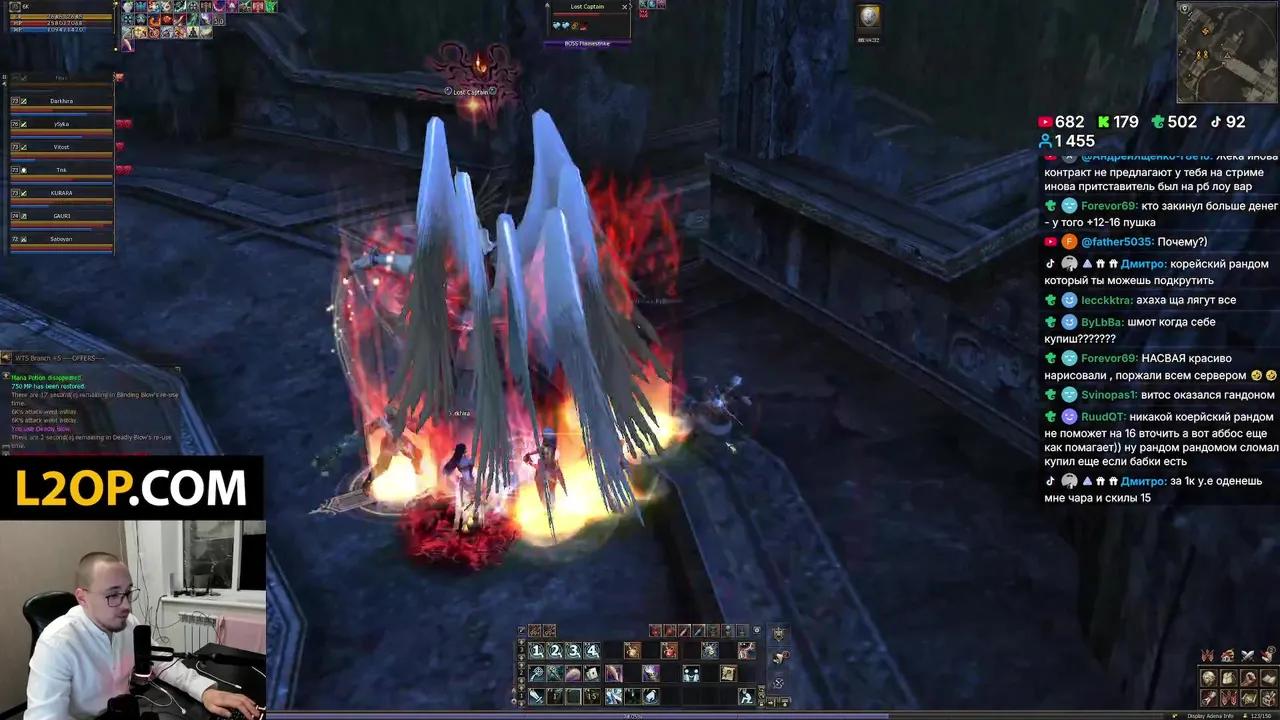Image resolution: width=1280 pixels, height=720 pixels.
Task: Open the inventory bag icon in the menu row
Action: (712, 631)
